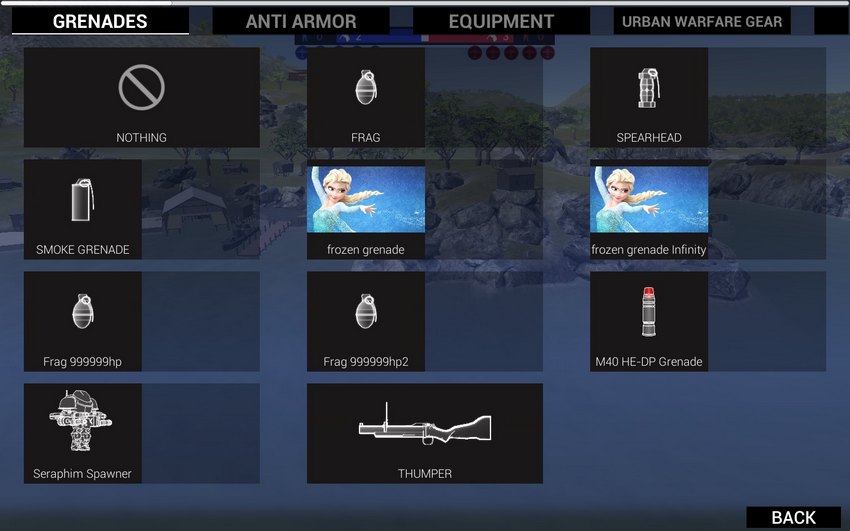Switch to the Anti Armor tab
Image resolution: width=850 pixels, height=531 pixels.
pyautogui.click(x=301, y=21)
